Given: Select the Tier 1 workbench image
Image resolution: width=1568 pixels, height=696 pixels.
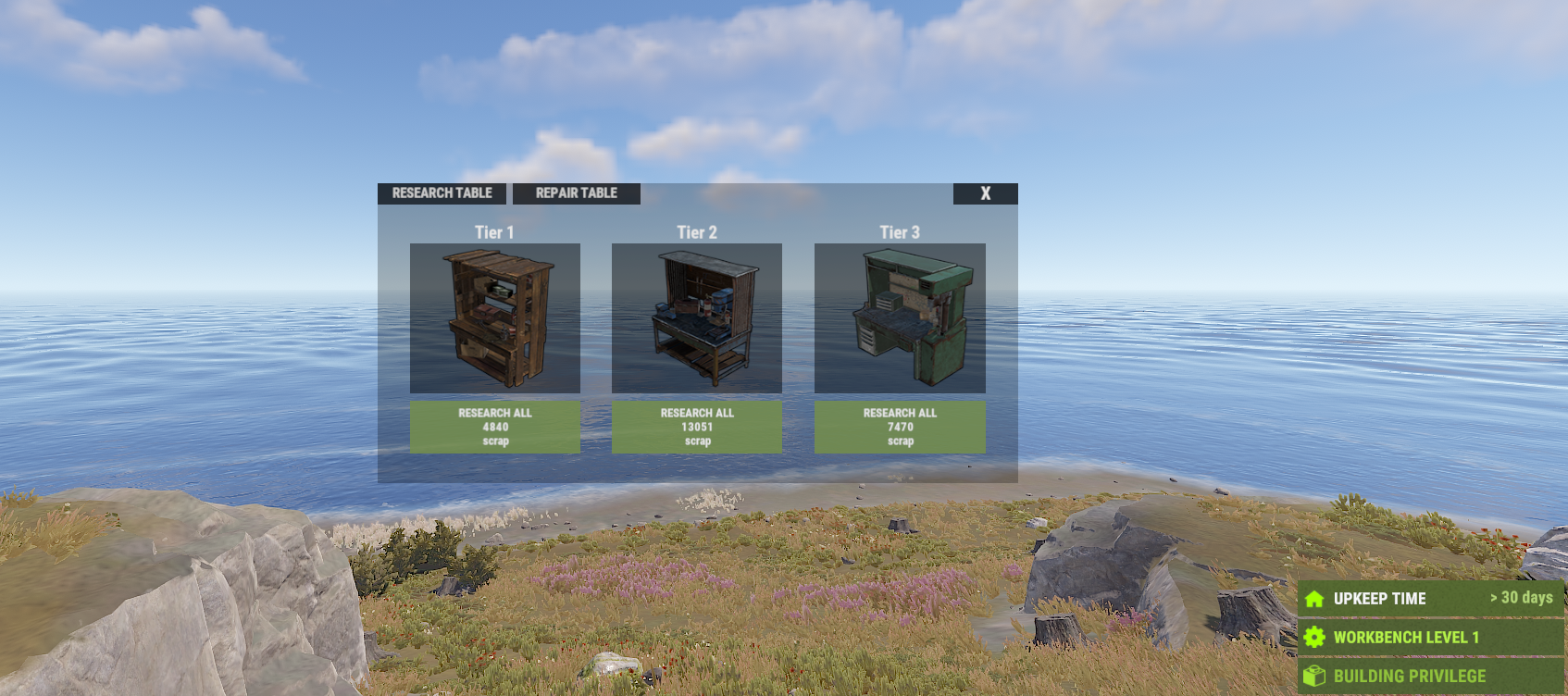Looking at the screenshot, I should coord(495,317).
